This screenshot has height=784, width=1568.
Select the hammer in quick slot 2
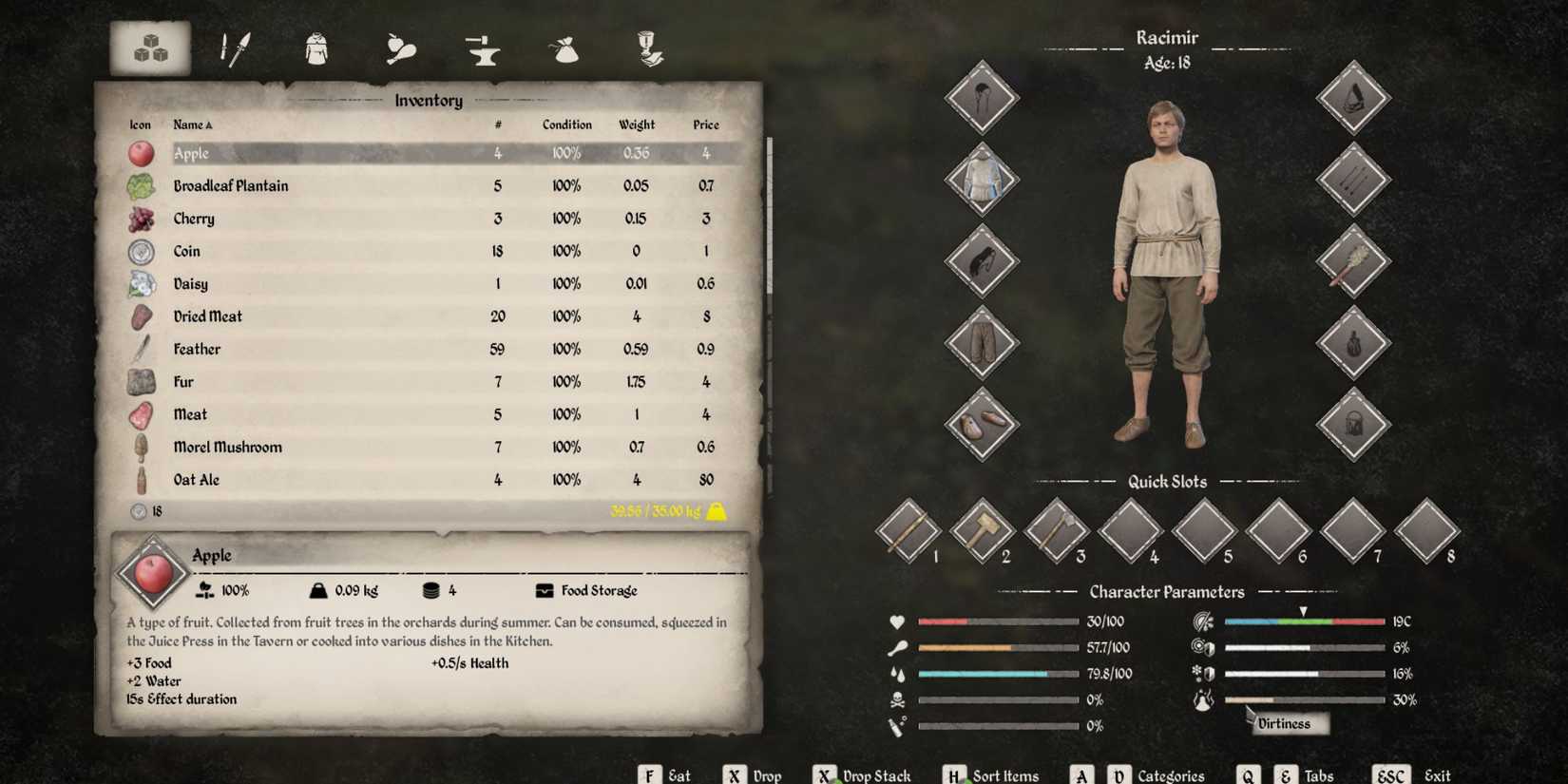click(x=983, y=532)
